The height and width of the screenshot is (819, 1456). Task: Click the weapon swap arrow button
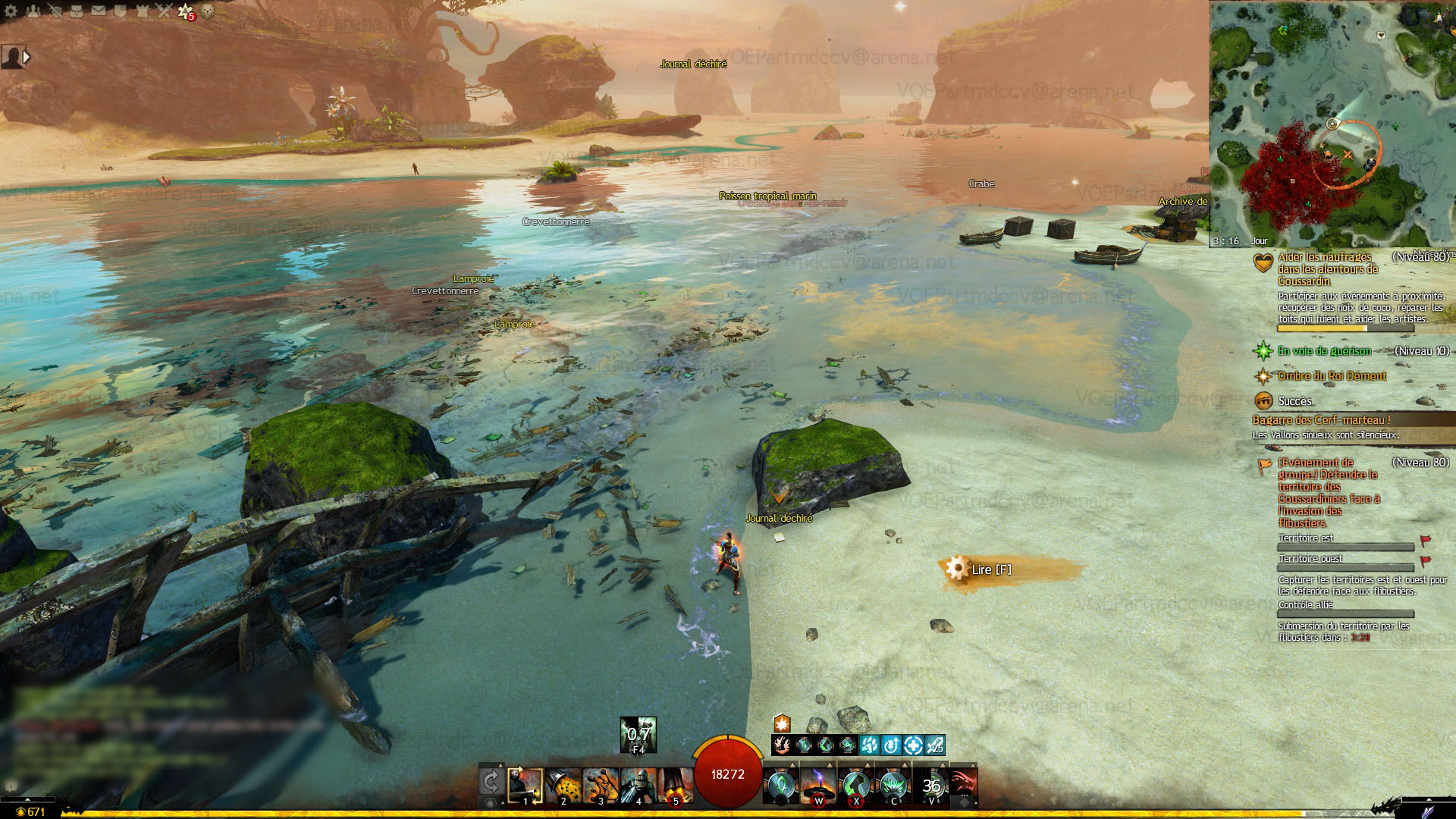[491, 782]
